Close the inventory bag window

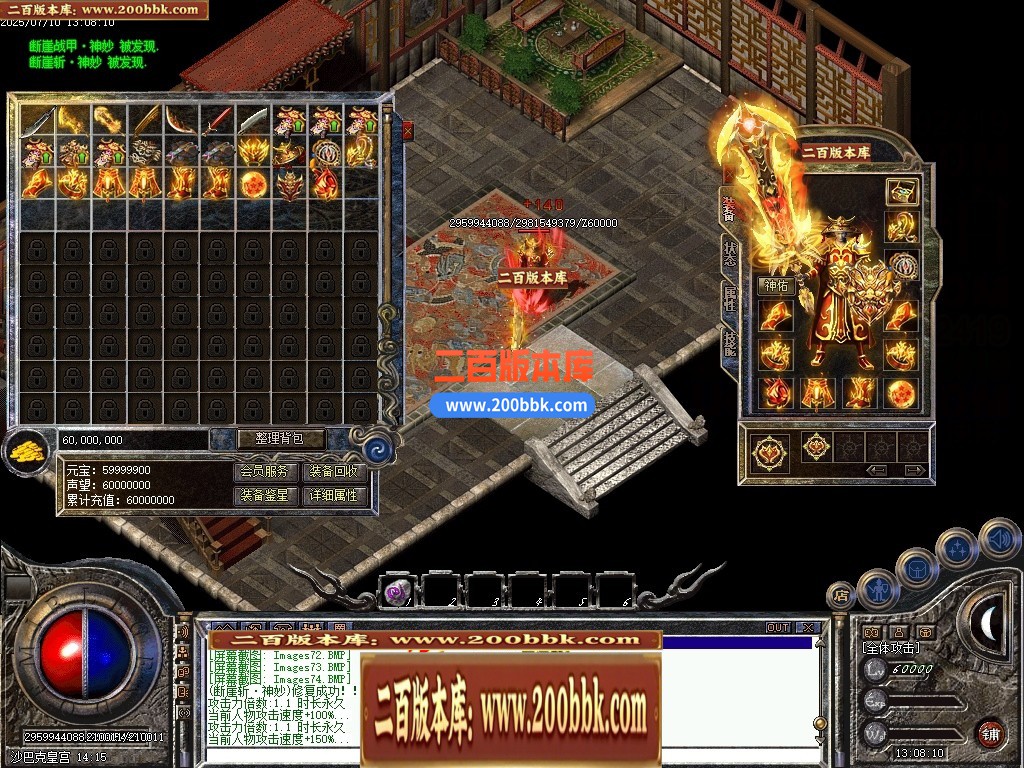pyautogui.click(x=407, y=129)
